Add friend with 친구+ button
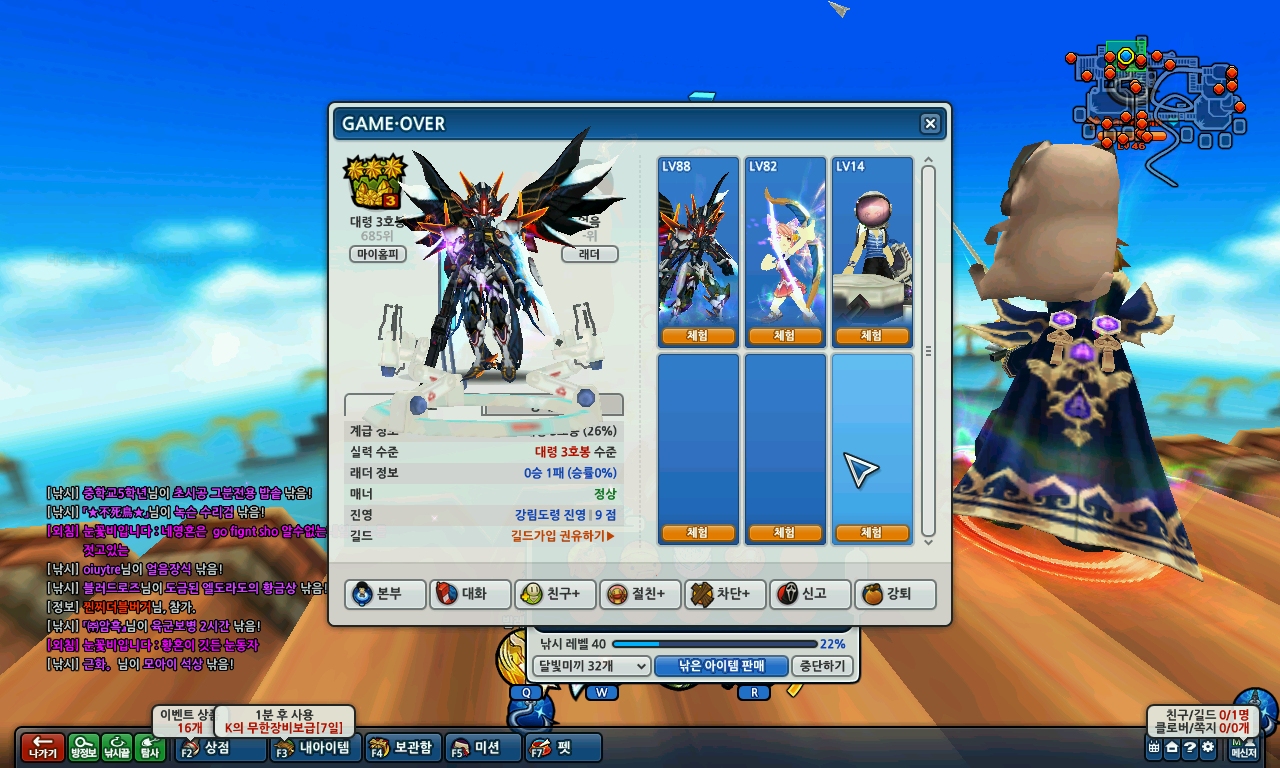Viewport: 1280px width, 768px height. (x=556, y=594)
